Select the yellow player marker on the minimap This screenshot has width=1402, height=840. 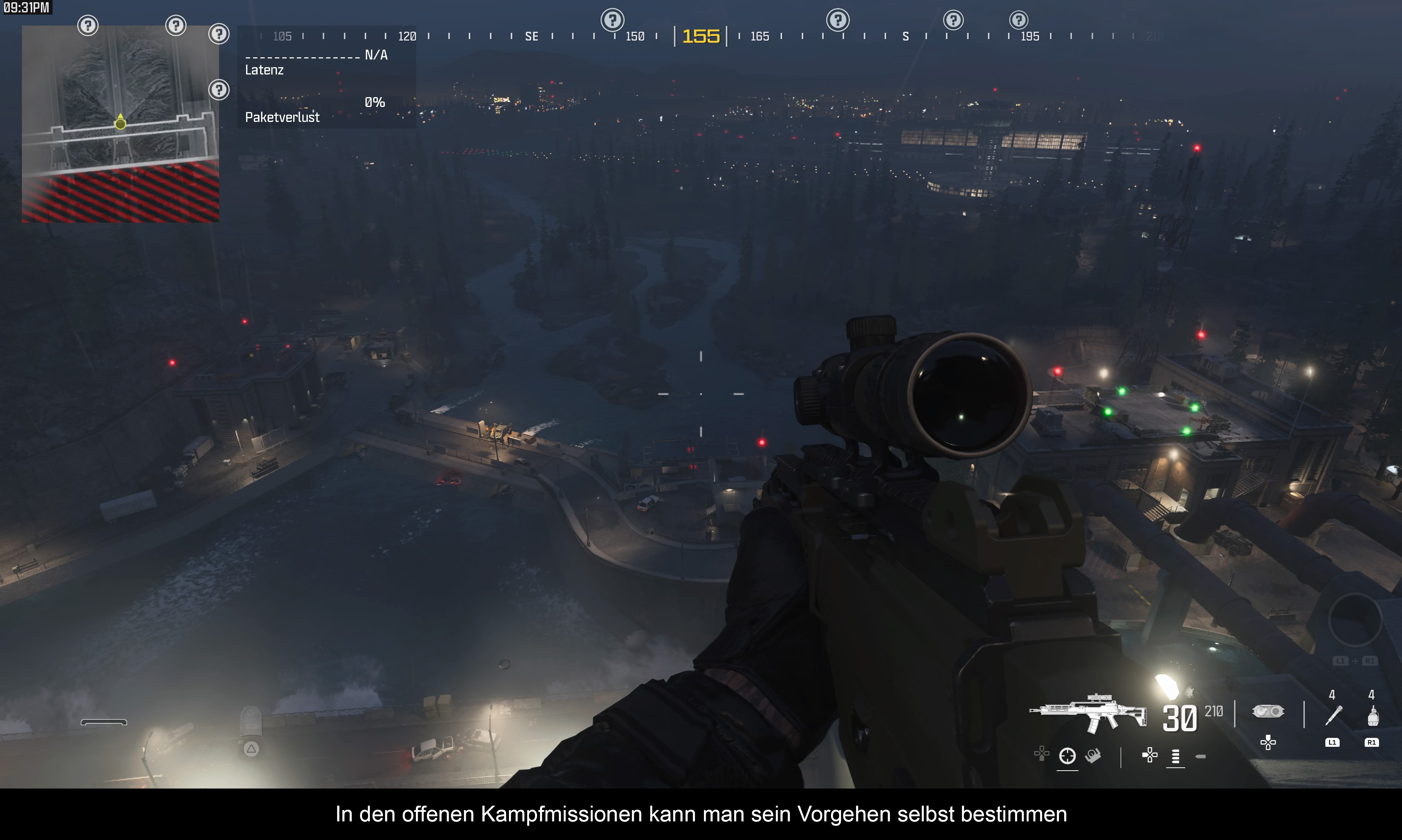coord(120,123)
